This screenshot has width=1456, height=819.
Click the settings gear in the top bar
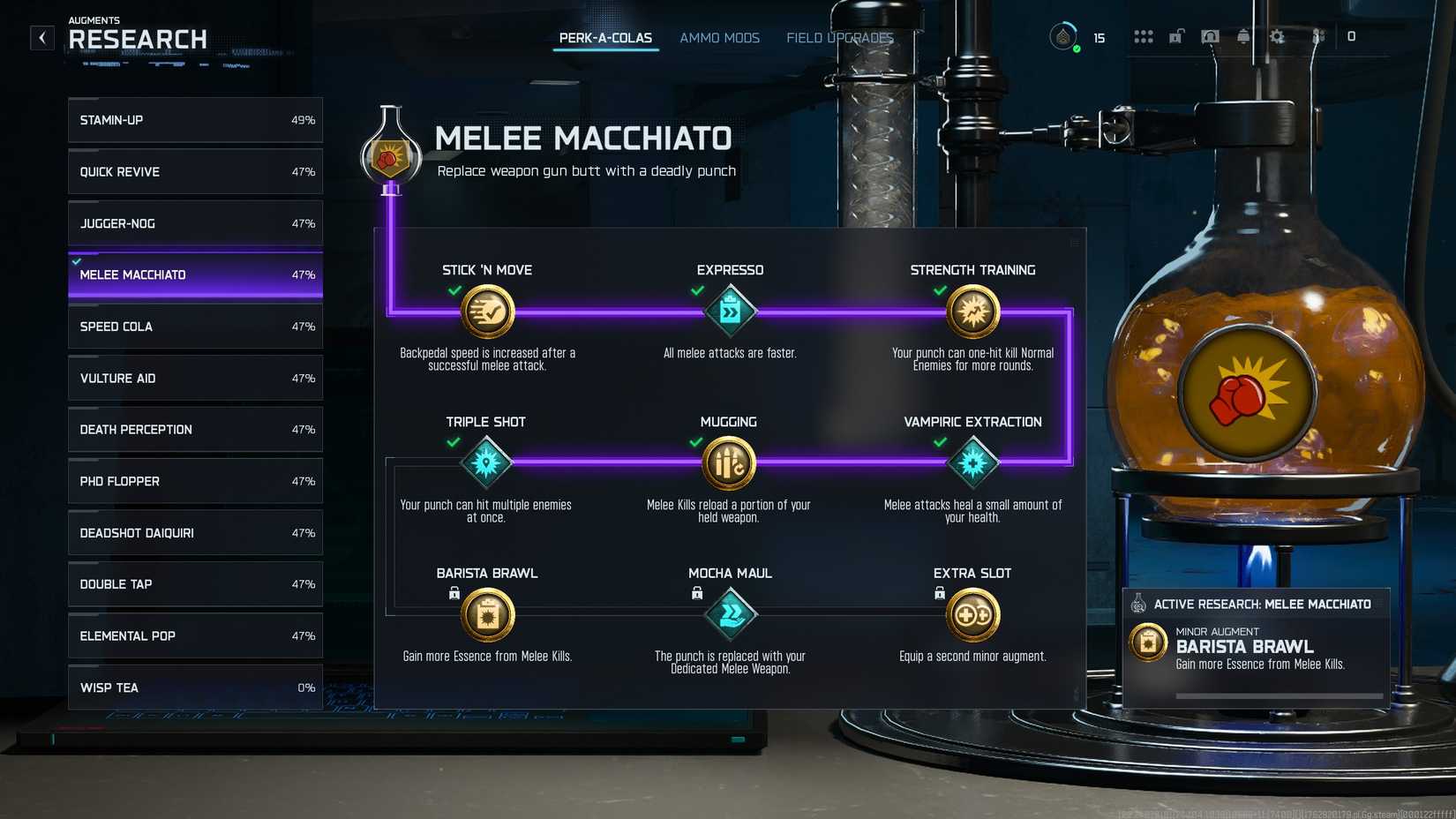click(1277, 37)
